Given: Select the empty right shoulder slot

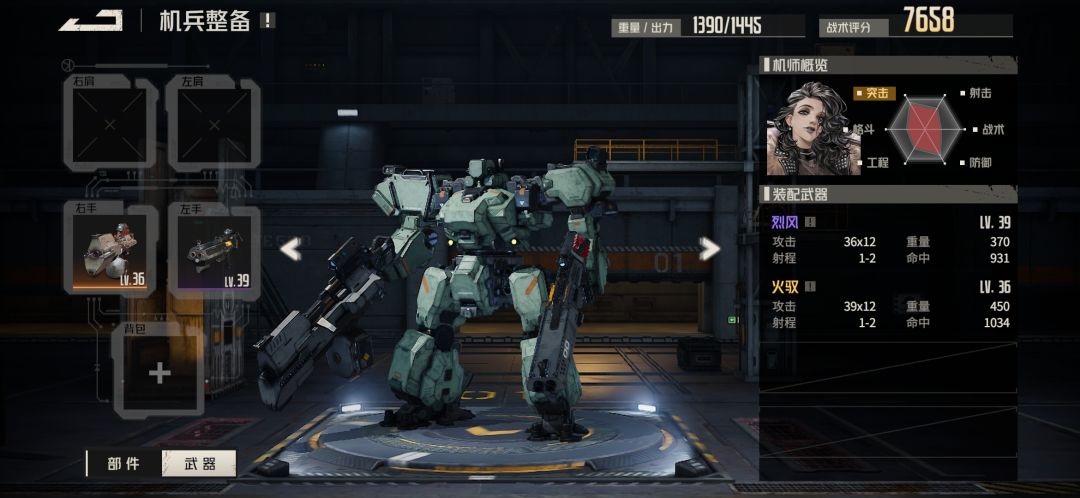Looking at the screenshot, I should point(110,125).
